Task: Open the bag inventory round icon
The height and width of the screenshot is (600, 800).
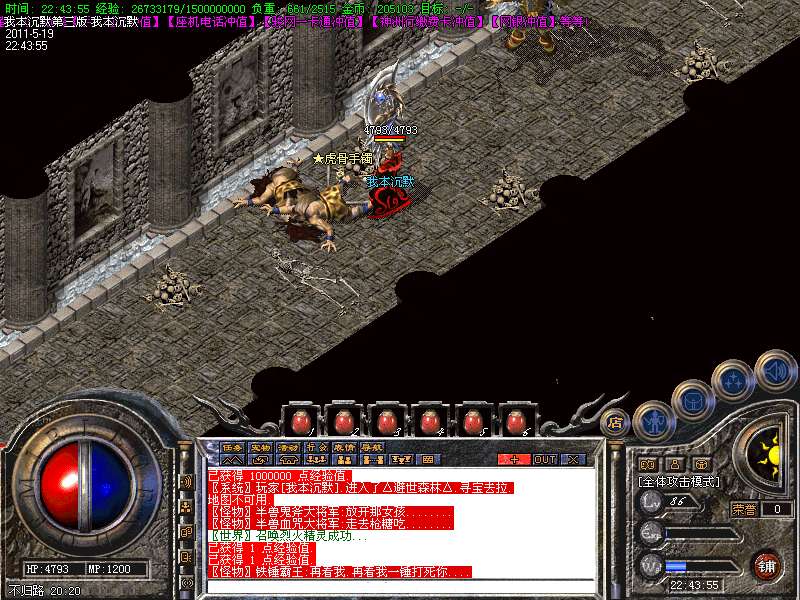Action: [x=692, y=400]
